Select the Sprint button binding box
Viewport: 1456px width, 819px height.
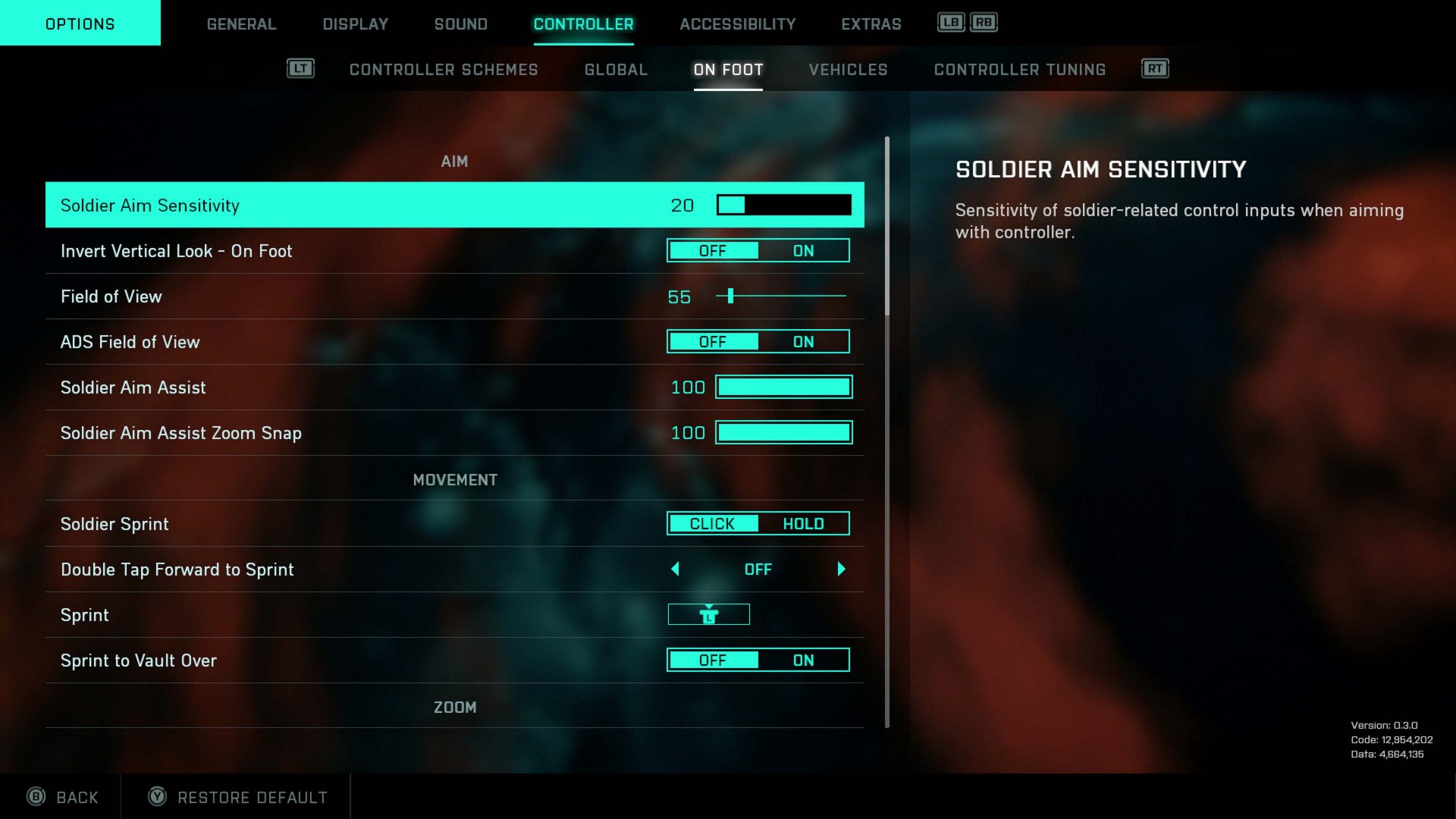point(708,615)
